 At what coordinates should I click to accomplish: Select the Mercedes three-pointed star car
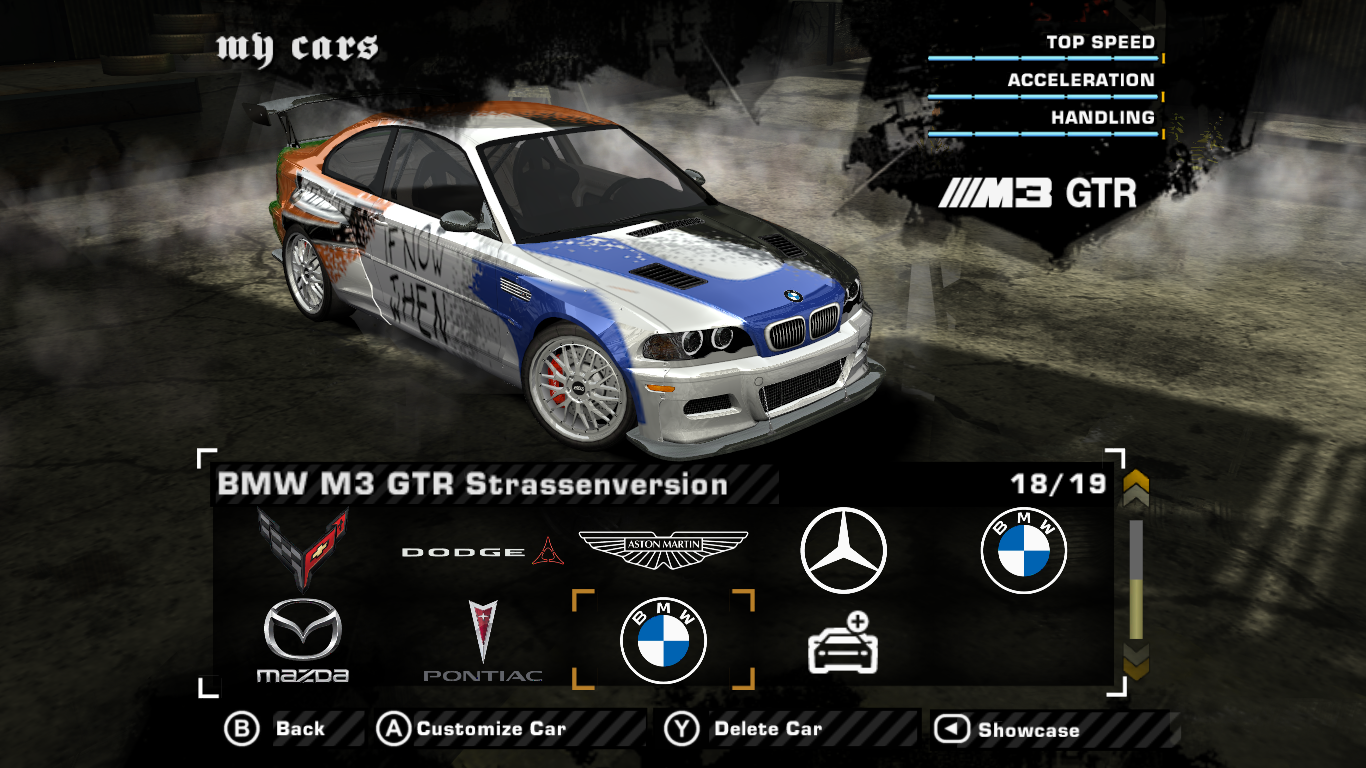click(x=843, y=551)
